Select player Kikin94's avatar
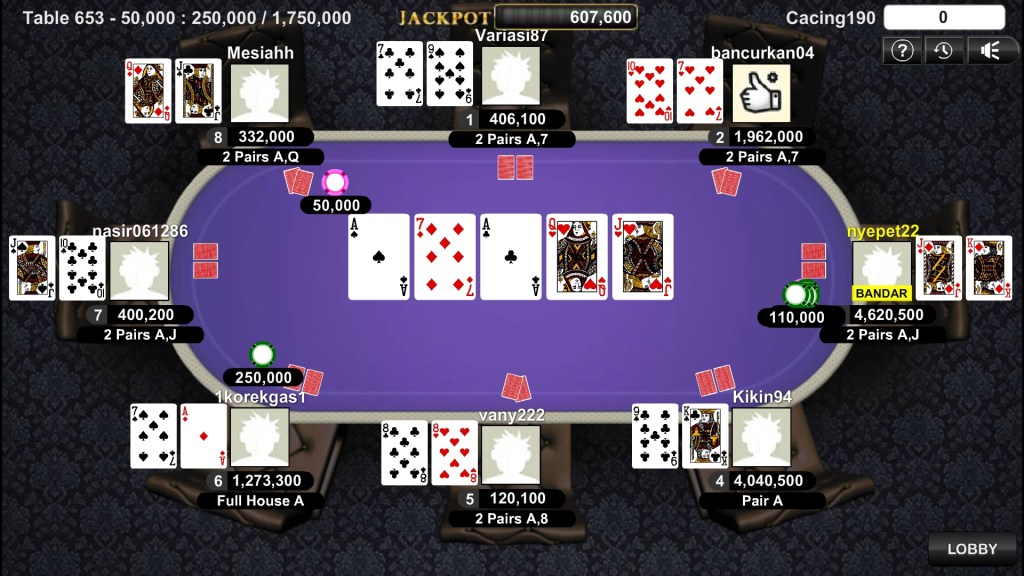The height and width of the screenshot is (576, 1024). click(x=761, y=437)
